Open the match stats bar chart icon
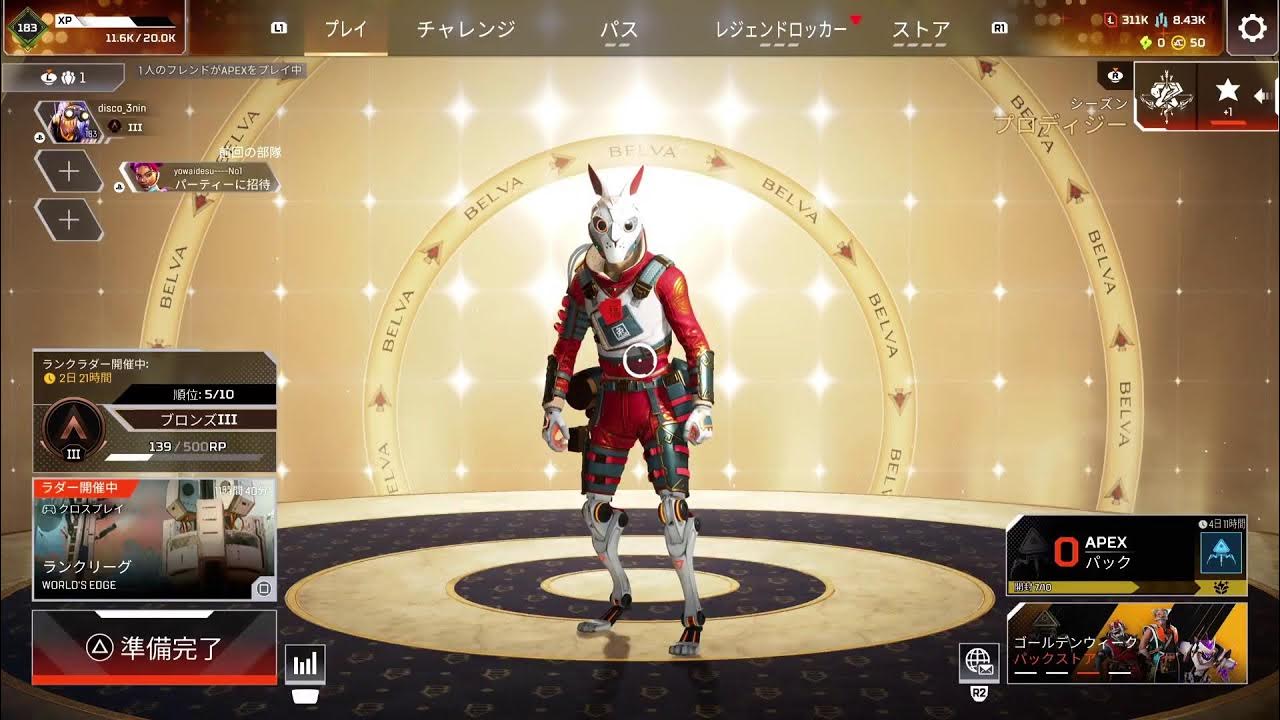The width and height of the screenshot is (1280, 720). 305,662
